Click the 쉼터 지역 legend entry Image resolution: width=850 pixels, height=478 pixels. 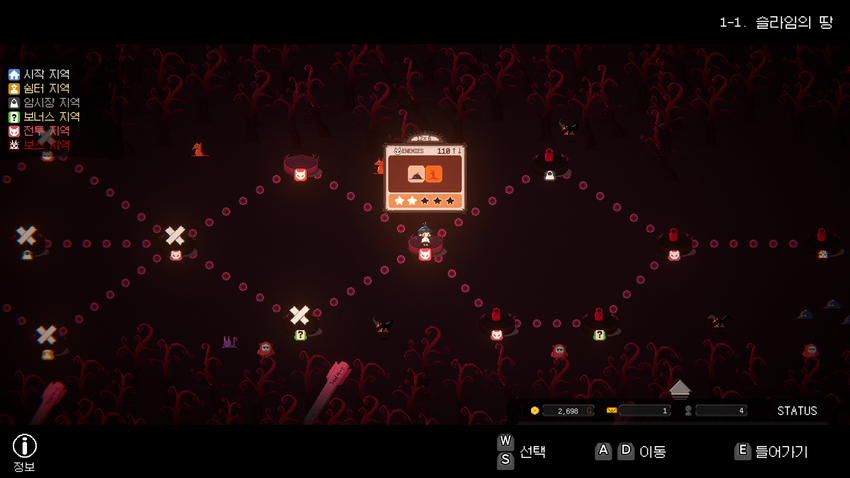point(39,88)
